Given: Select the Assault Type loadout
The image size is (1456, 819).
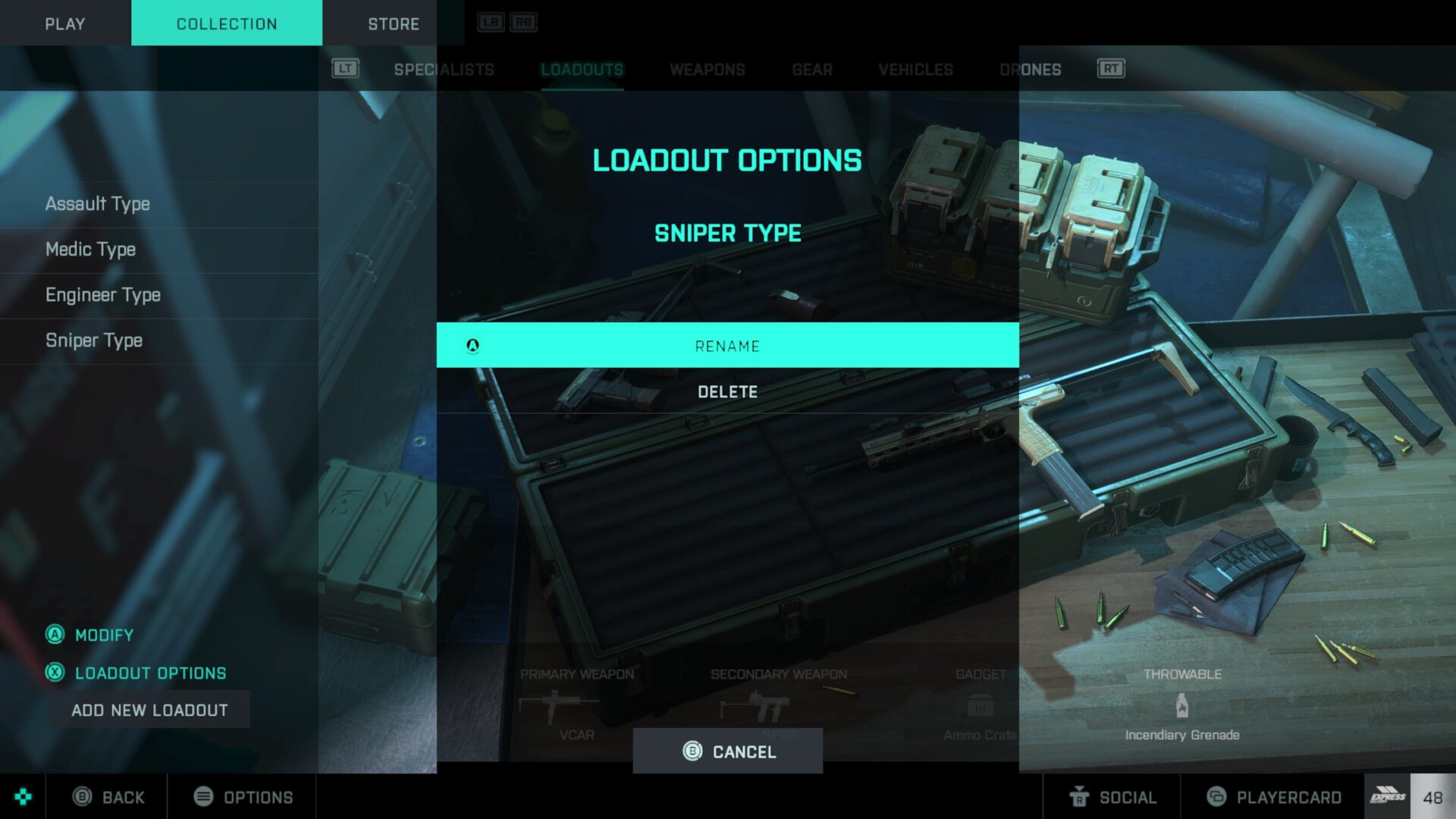Looking at the screenshot, I should click(98, 204).
